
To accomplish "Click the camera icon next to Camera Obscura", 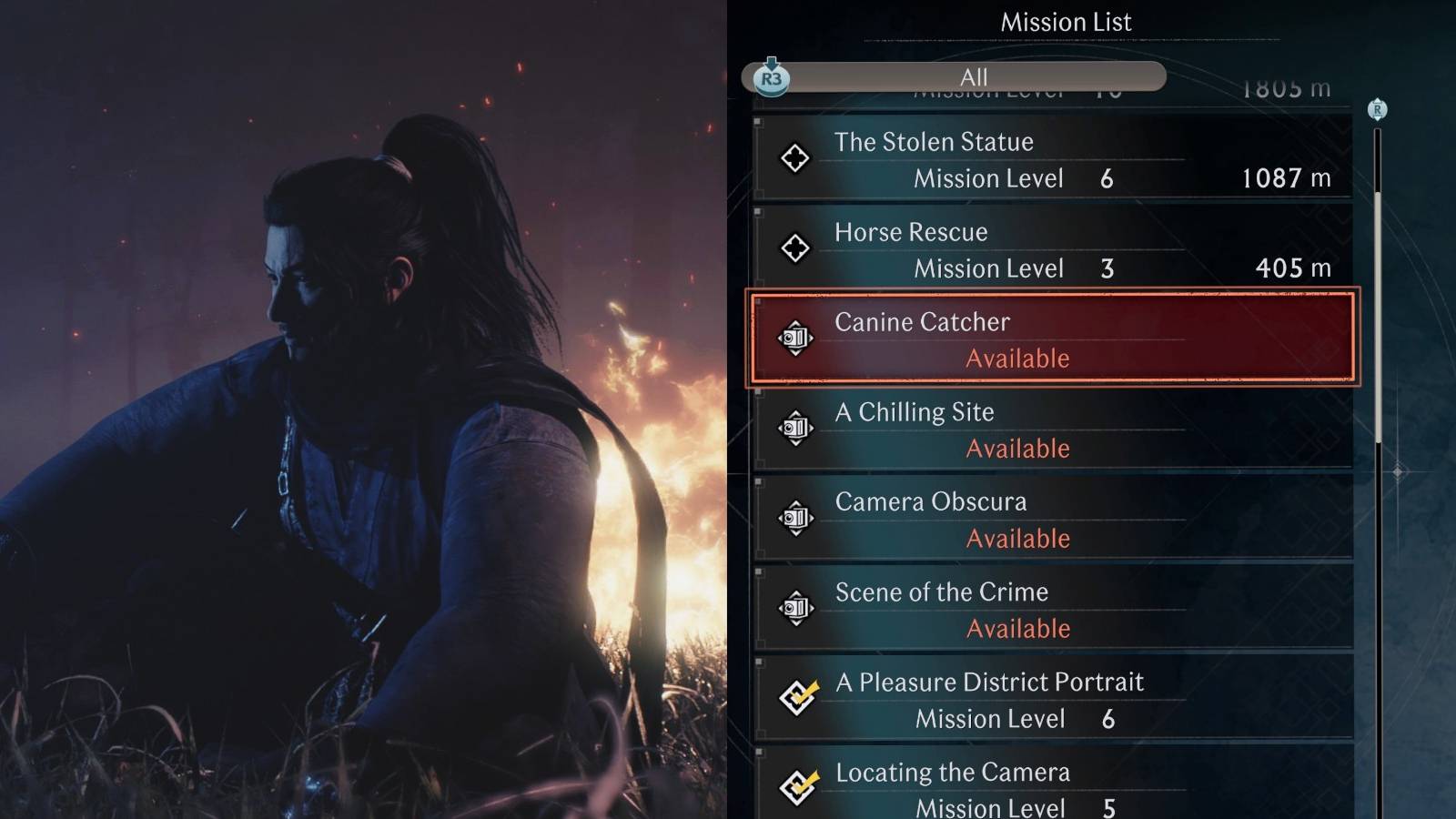I will coord(795,519).
